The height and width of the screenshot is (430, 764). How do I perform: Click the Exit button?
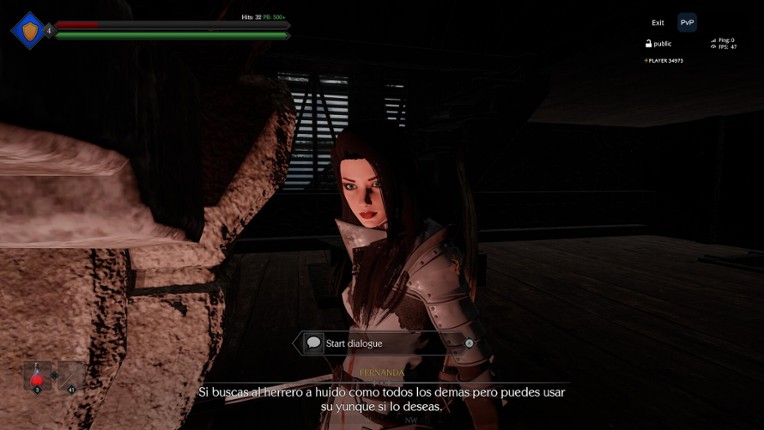657,22
